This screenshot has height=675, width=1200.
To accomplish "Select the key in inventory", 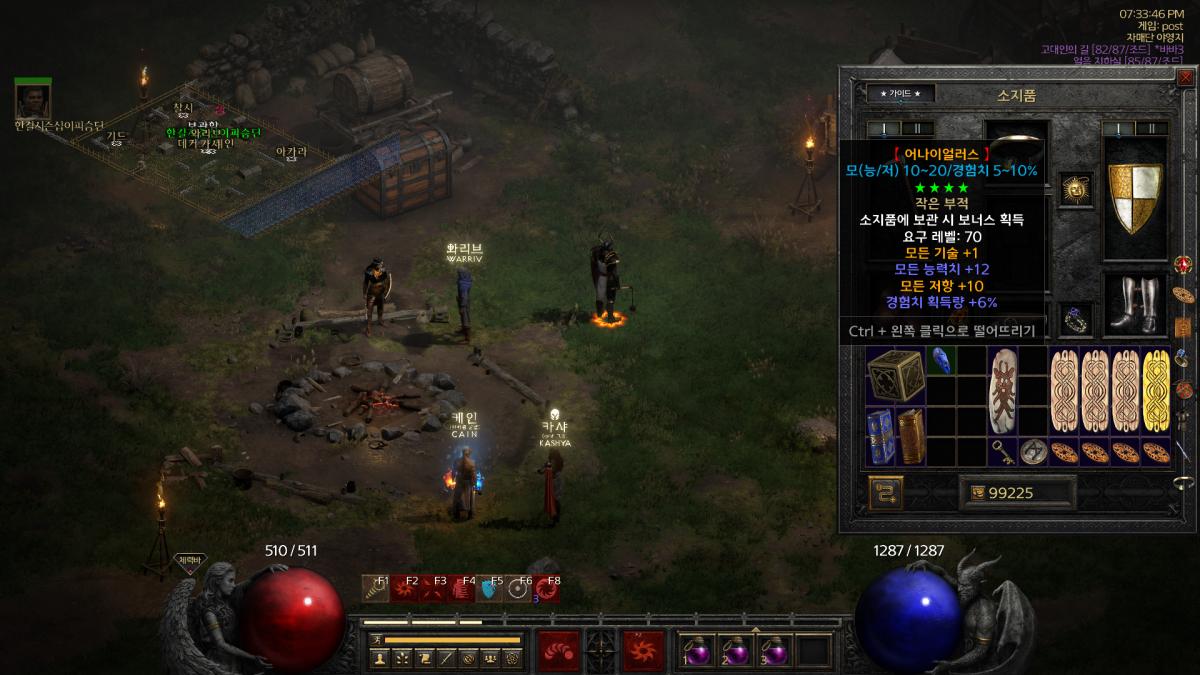I will (x=1002, y=451).
